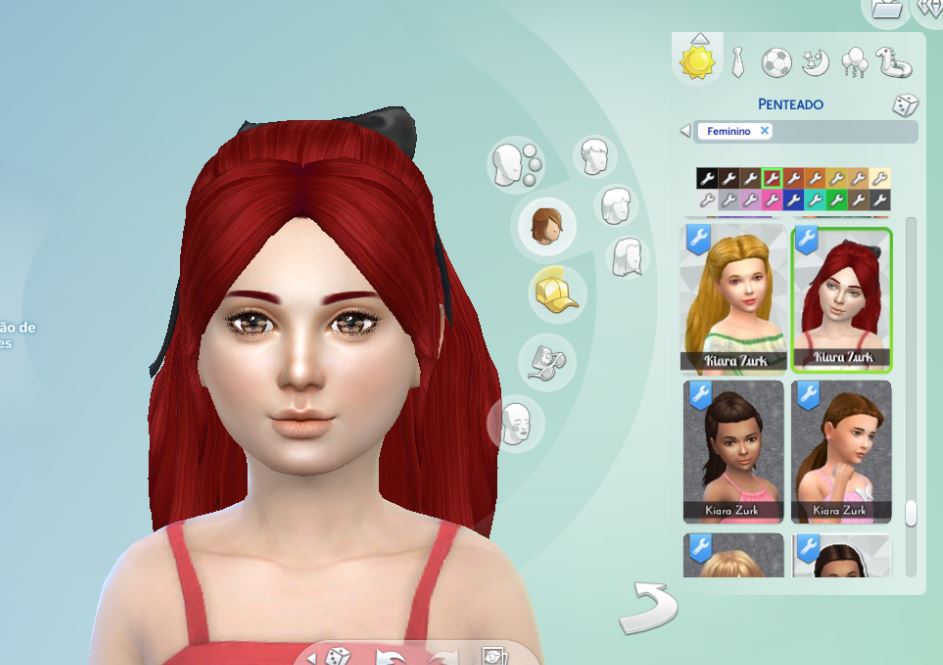
Task: Pick the black hair color swatch
Action: coord(707,179)
